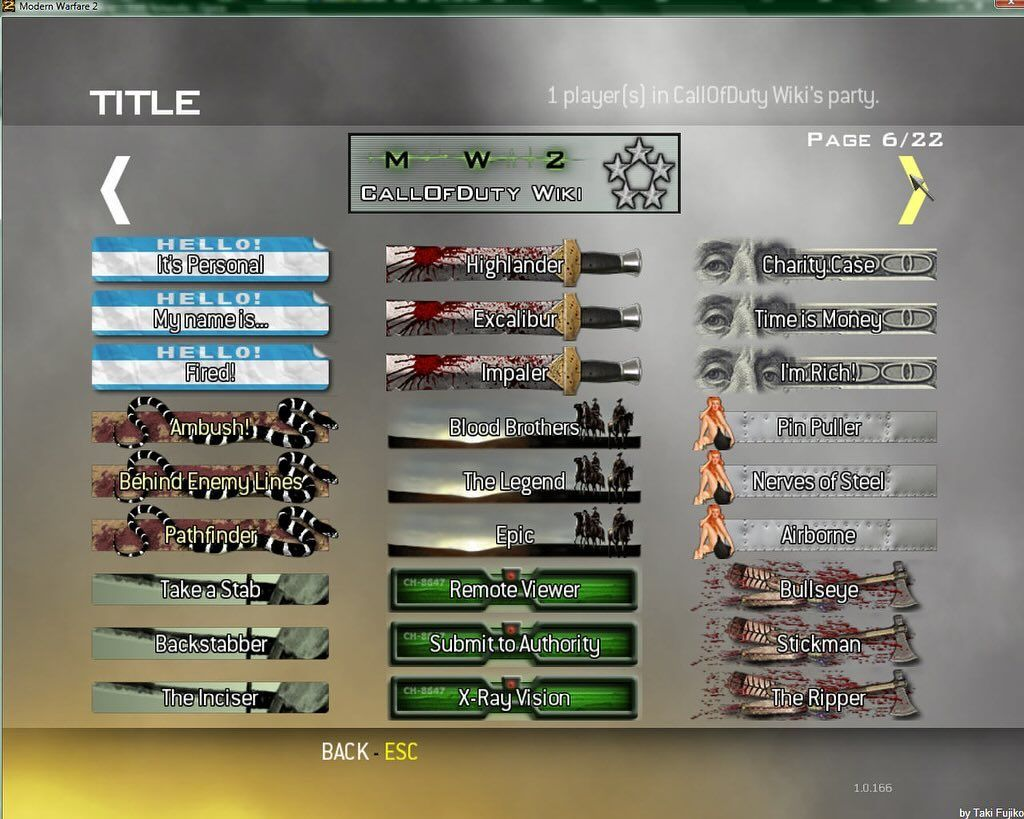Choose the X-Ray Vision title

[x=514, y=697]
